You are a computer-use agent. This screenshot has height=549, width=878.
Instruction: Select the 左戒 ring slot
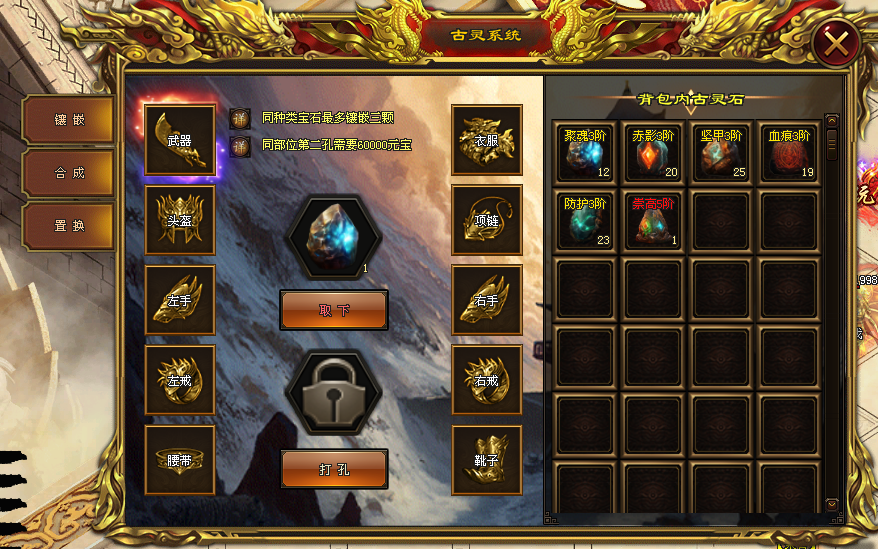tap(180, 380)
